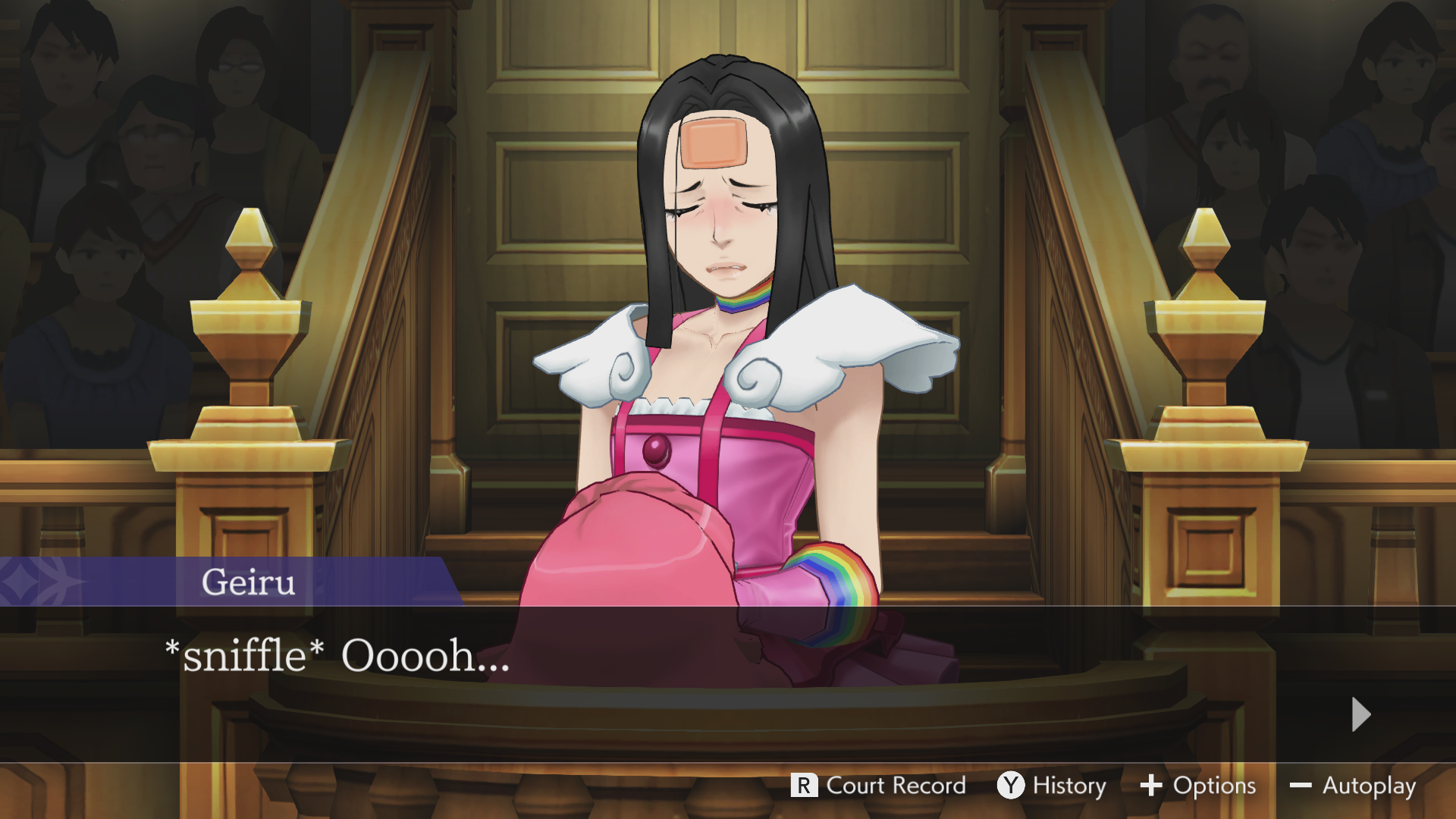Open the Options menu

pyautogui.click(x=1198, y=786)
